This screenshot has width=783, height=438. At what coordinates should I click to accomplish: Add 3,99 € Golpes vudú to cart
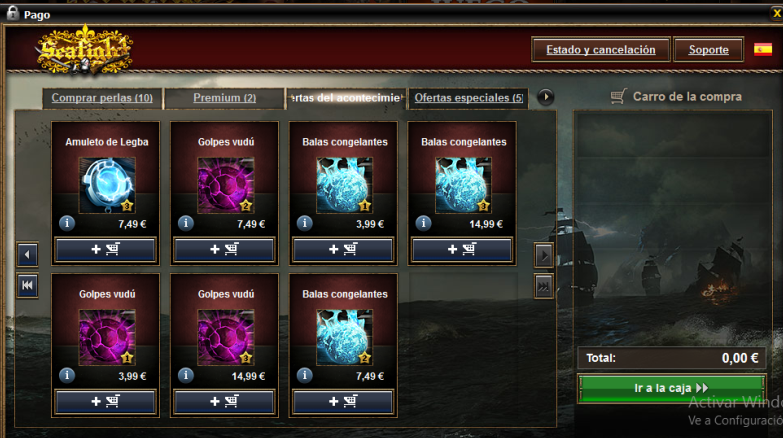coord(106,401)
